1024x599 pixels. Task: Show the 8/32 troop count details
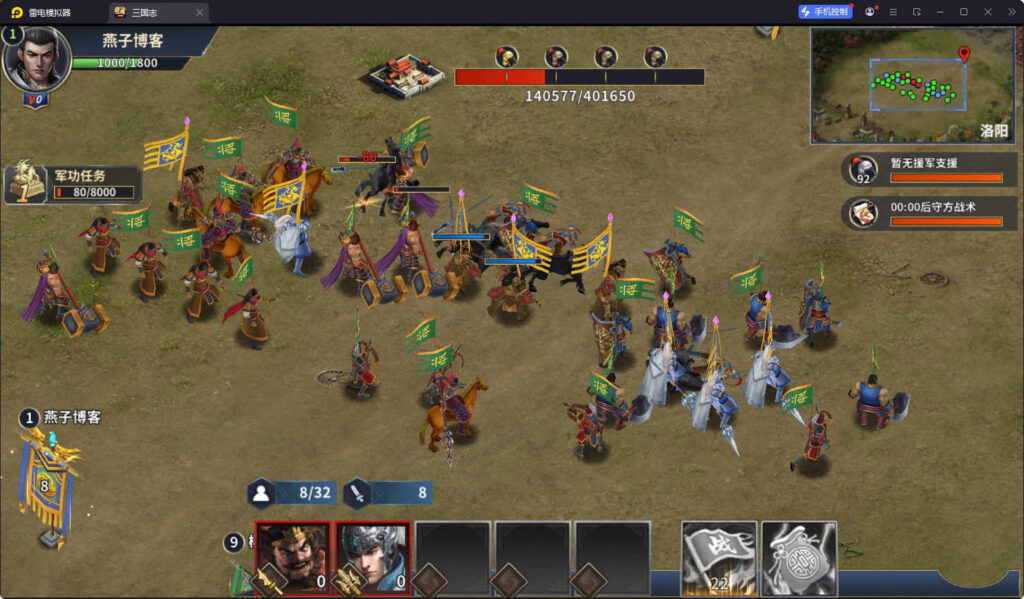tap(292, 492)
